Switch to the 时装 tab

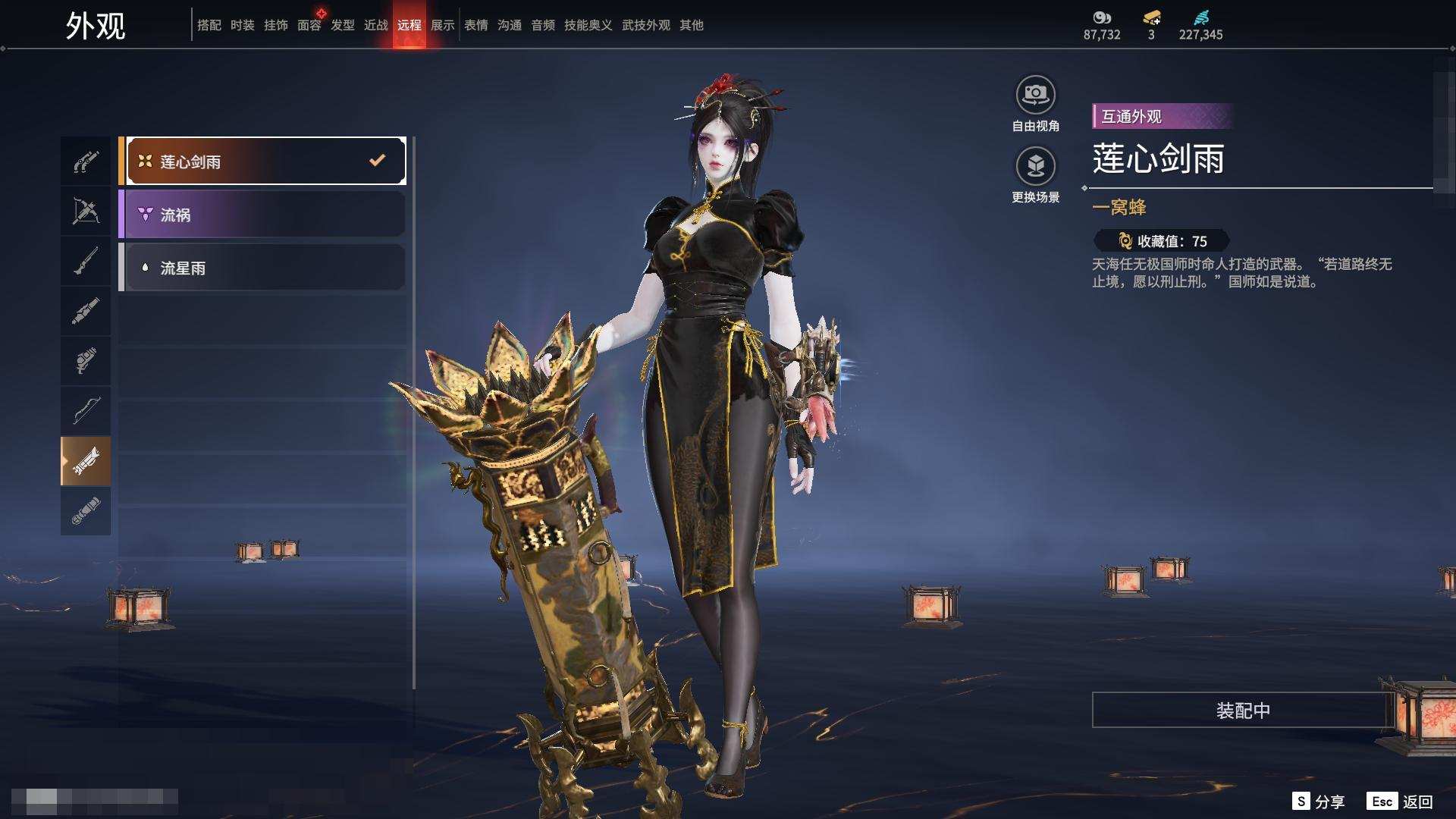(243, 25)
